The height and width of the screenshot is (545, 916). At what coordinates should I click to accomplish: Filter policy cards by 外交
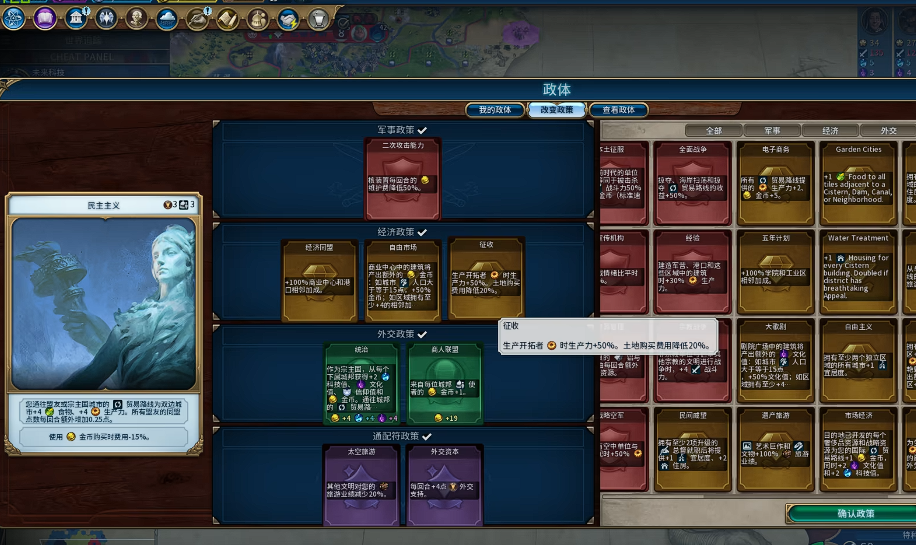(887, 131)
